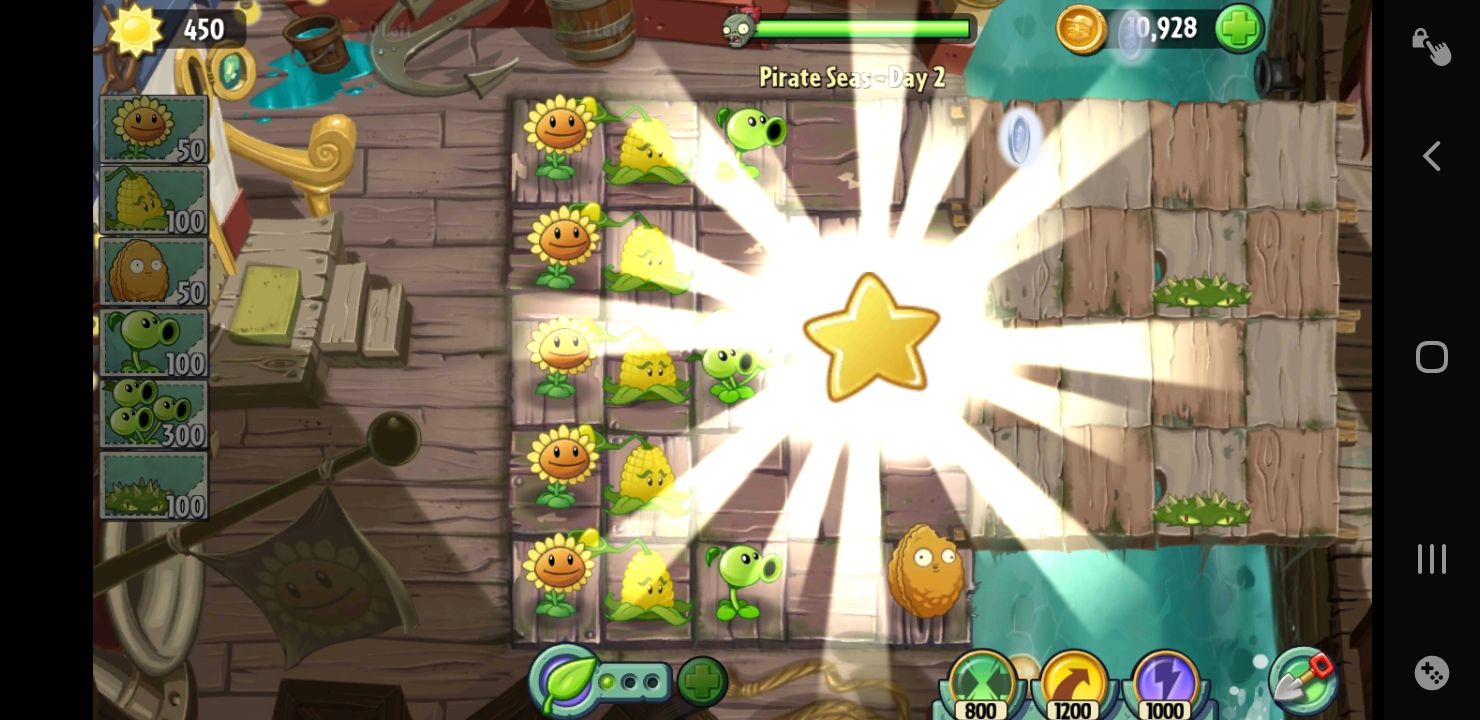Select the Threepeater seed packet

[152, 412]
